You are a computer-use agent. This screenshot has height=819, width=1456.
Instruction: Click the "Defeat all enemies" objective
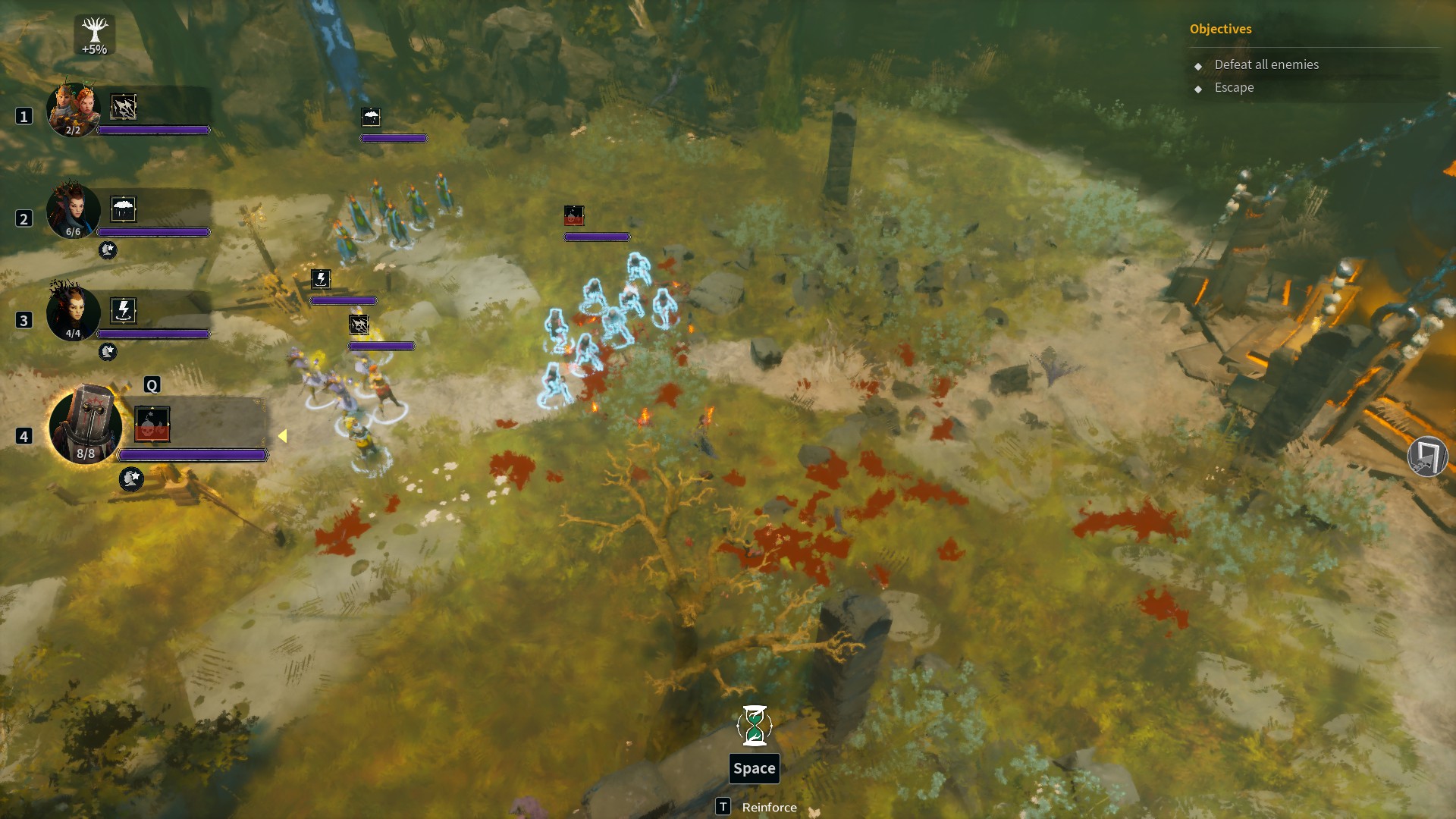(x=1266, y=65)
